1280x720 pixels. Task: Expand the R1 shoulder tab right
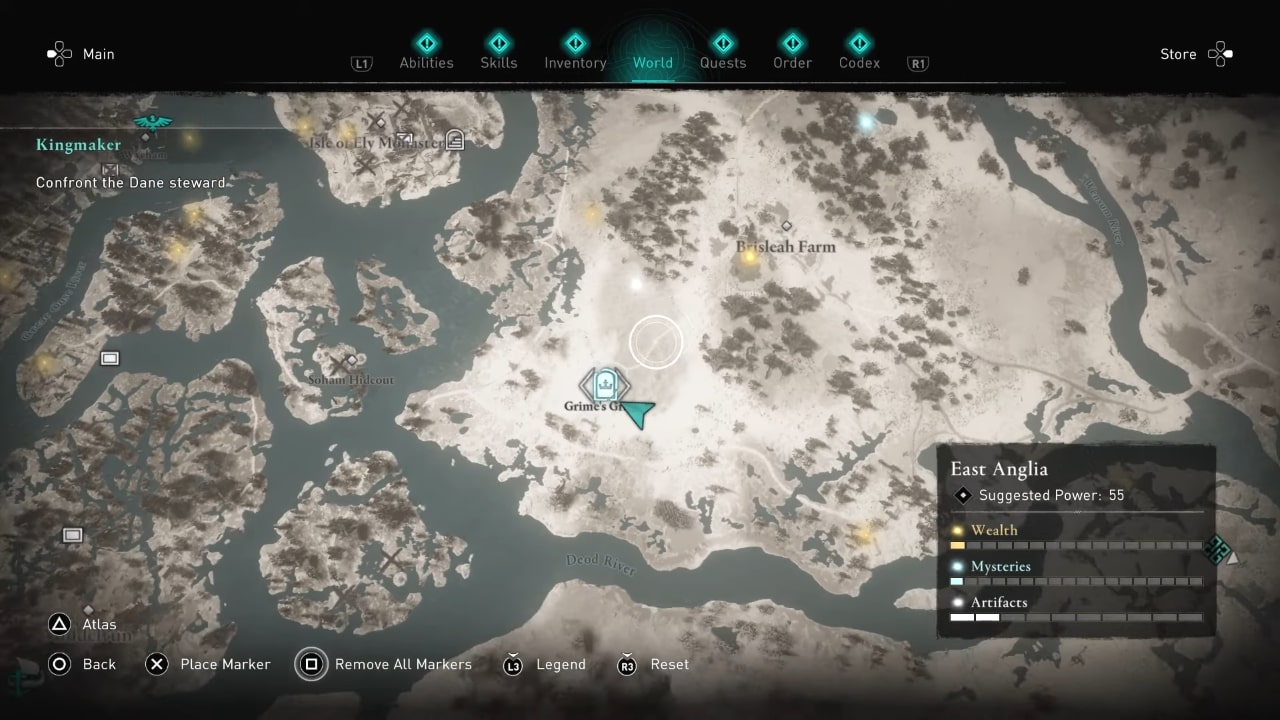pyautogui.click(x=917, y=62)
